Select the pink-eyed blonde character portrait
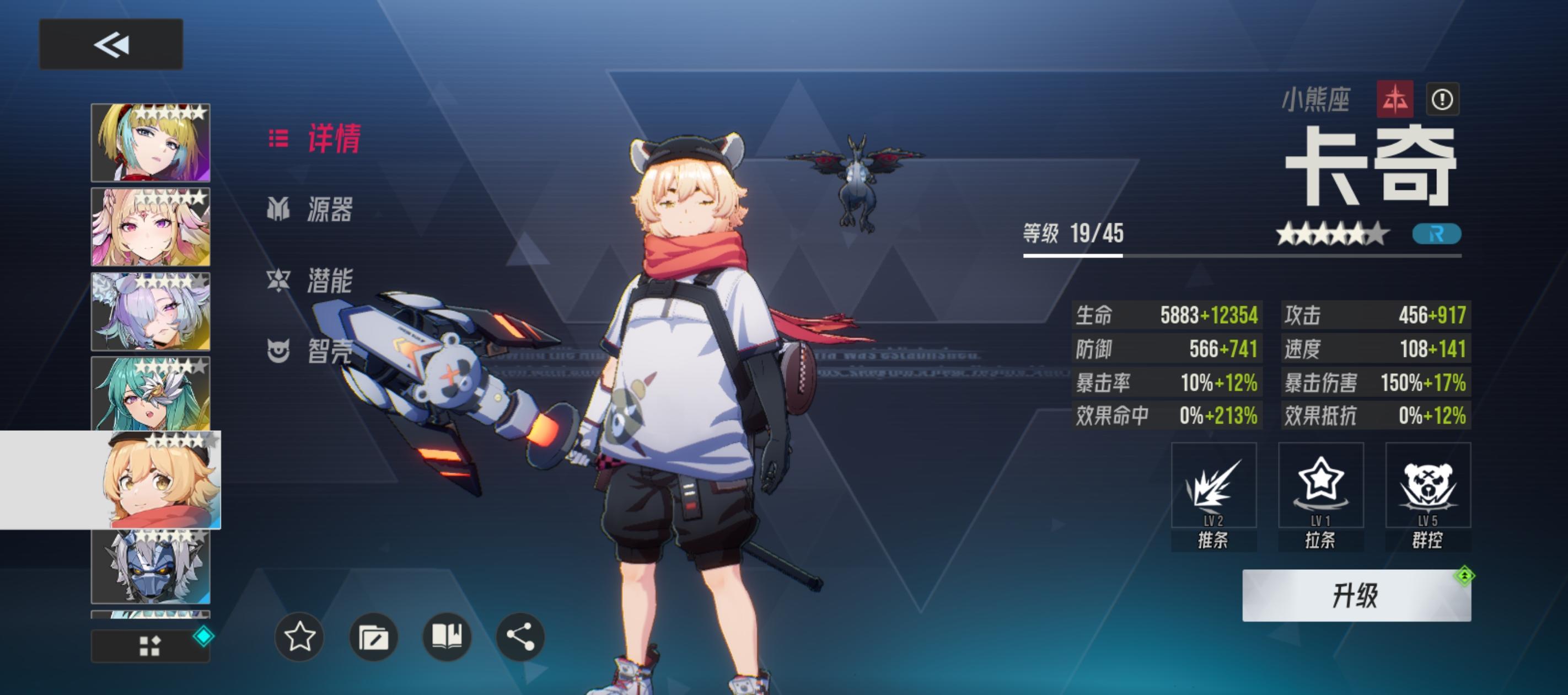The image size is (1568, 695). (x=151, y=227)
